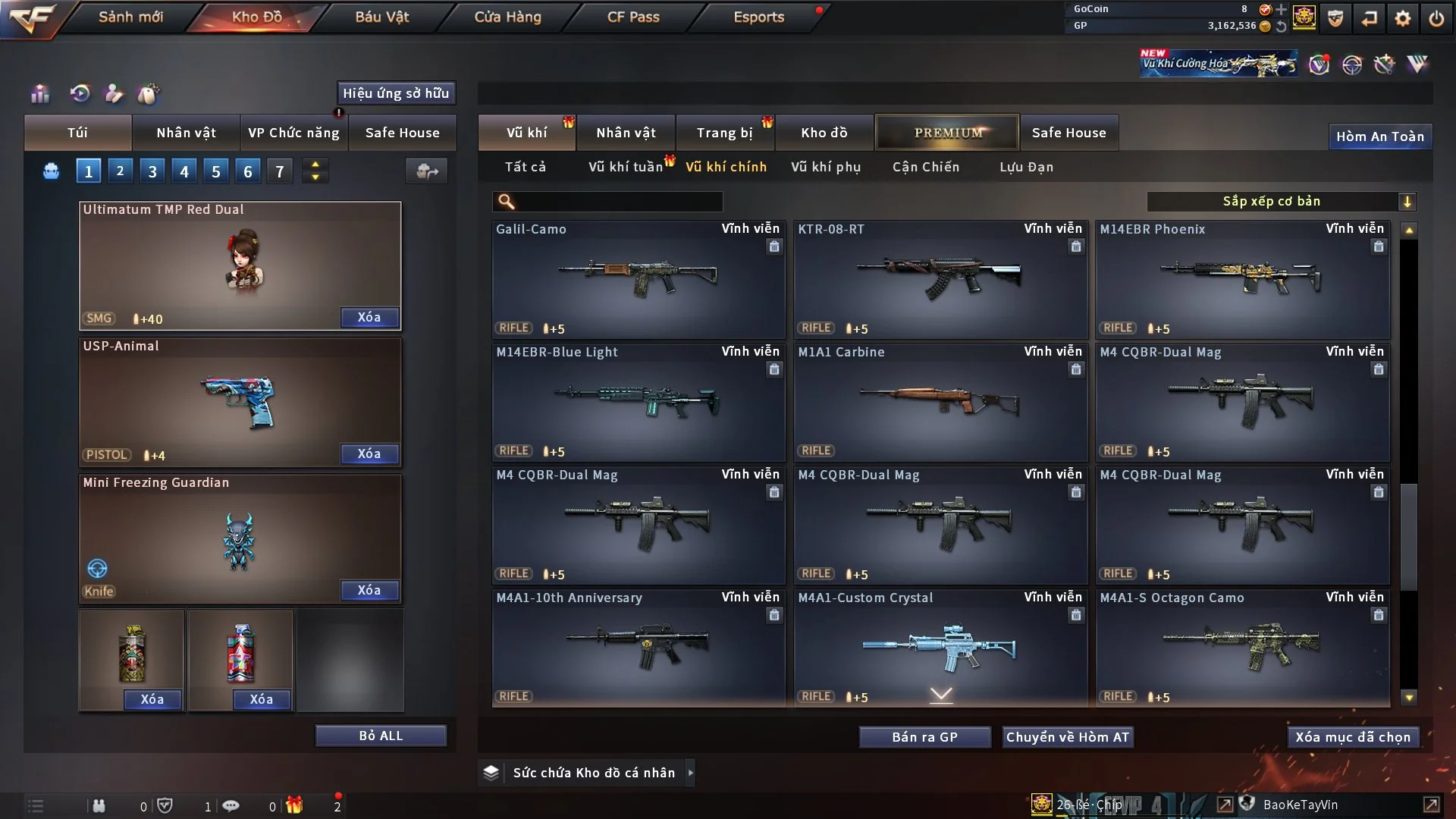Viewport: 1456px width, 819px height.
Task: Open the Cửa Hàng shop menu
Action: click(507, 17)
